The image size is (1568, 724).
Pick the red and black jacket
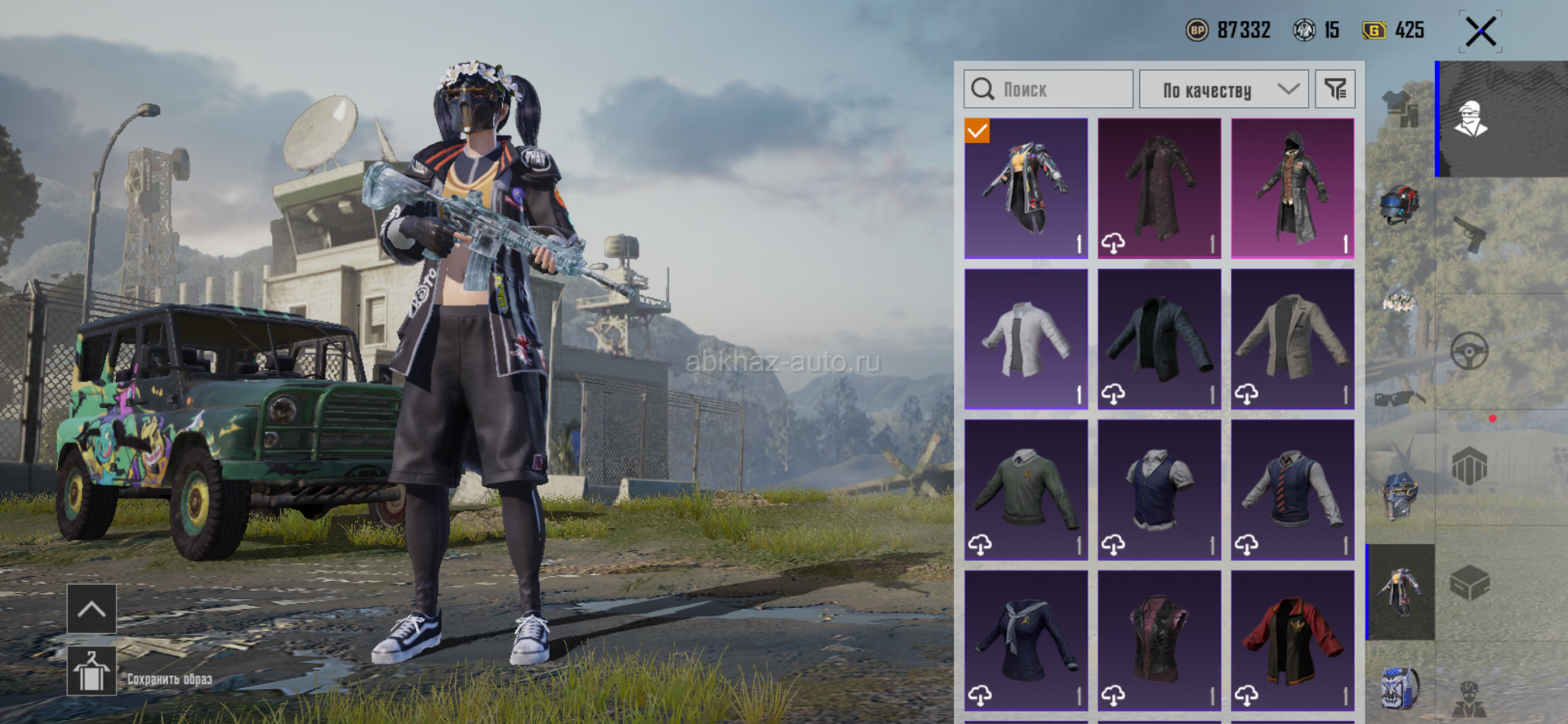(x=1293, y=641)
